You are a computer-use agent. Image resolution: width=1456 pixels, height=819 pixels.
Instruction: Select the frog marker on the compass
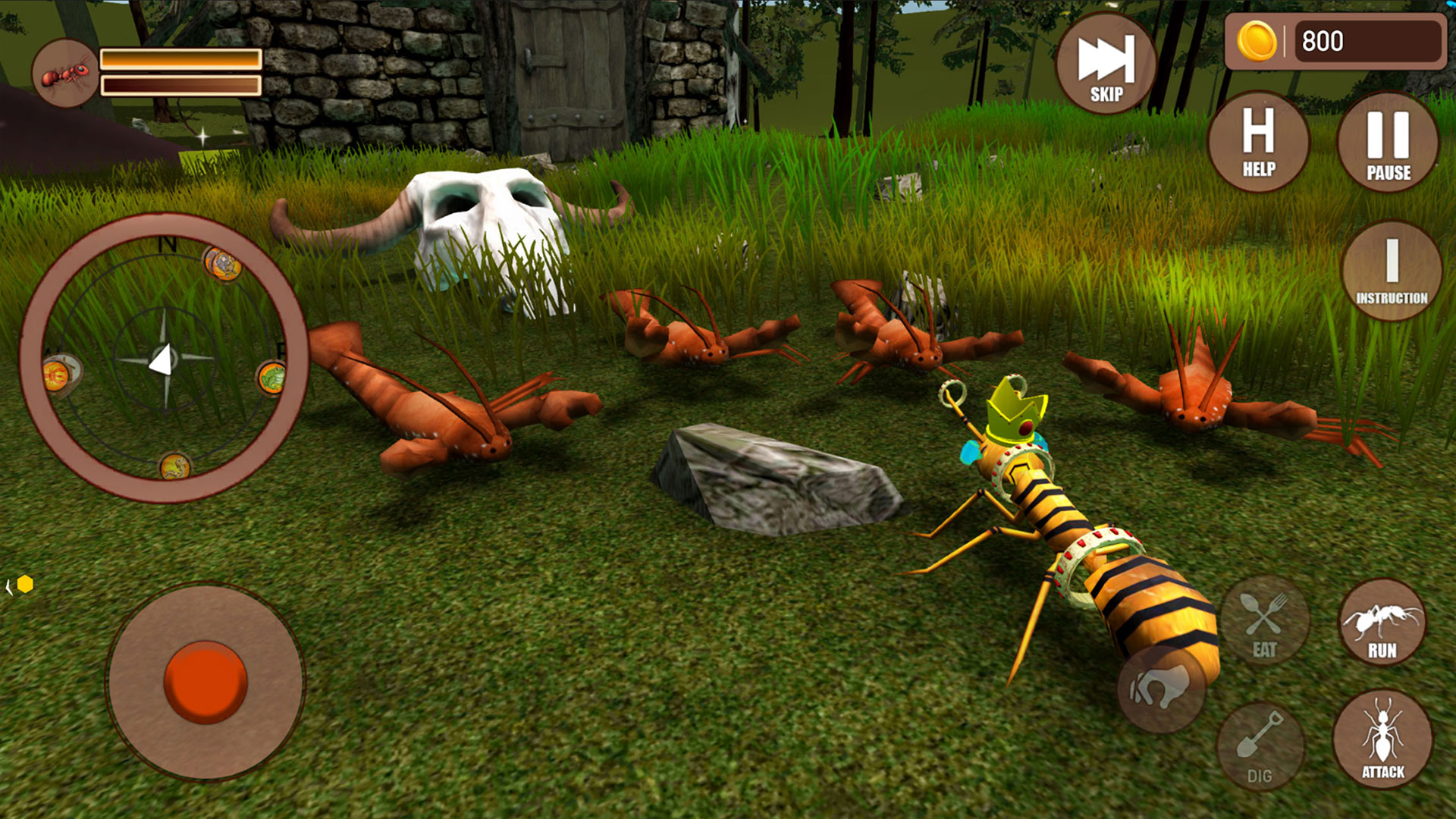click(271, 378)
